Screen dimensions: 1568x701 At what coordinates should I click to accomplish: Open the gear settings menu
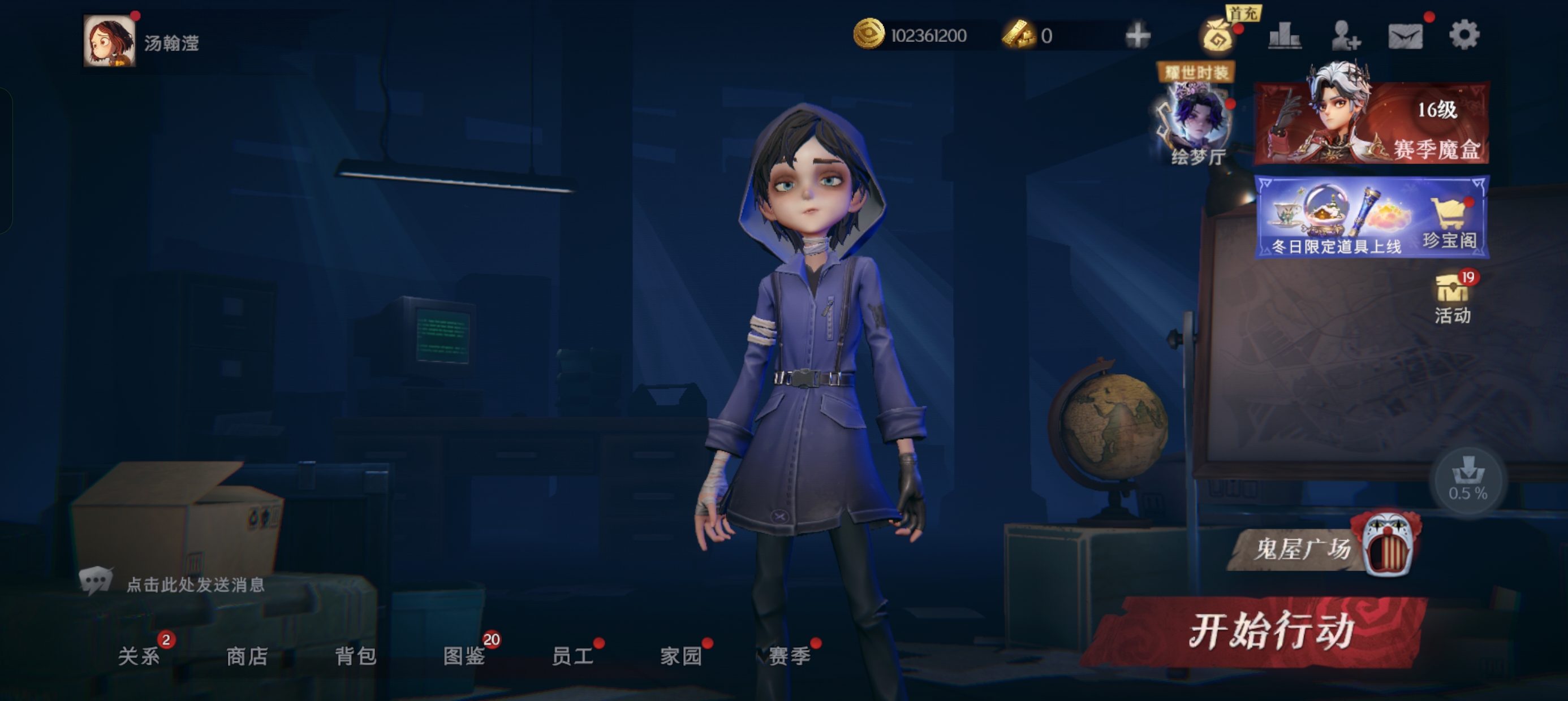pos(1464,34)
